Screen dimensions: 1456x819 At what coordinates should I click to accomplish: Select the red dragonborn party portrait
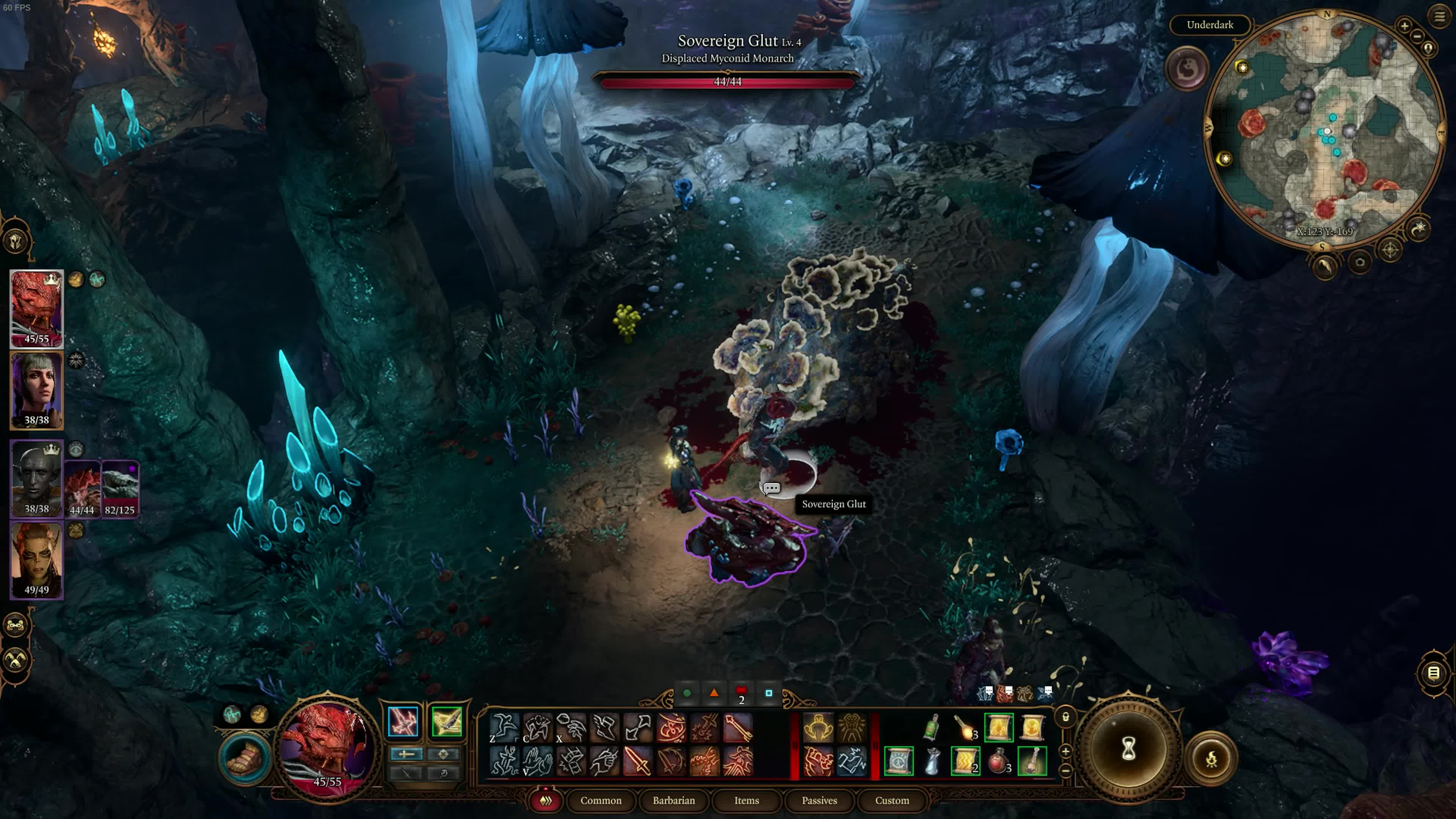coord(37,308)
